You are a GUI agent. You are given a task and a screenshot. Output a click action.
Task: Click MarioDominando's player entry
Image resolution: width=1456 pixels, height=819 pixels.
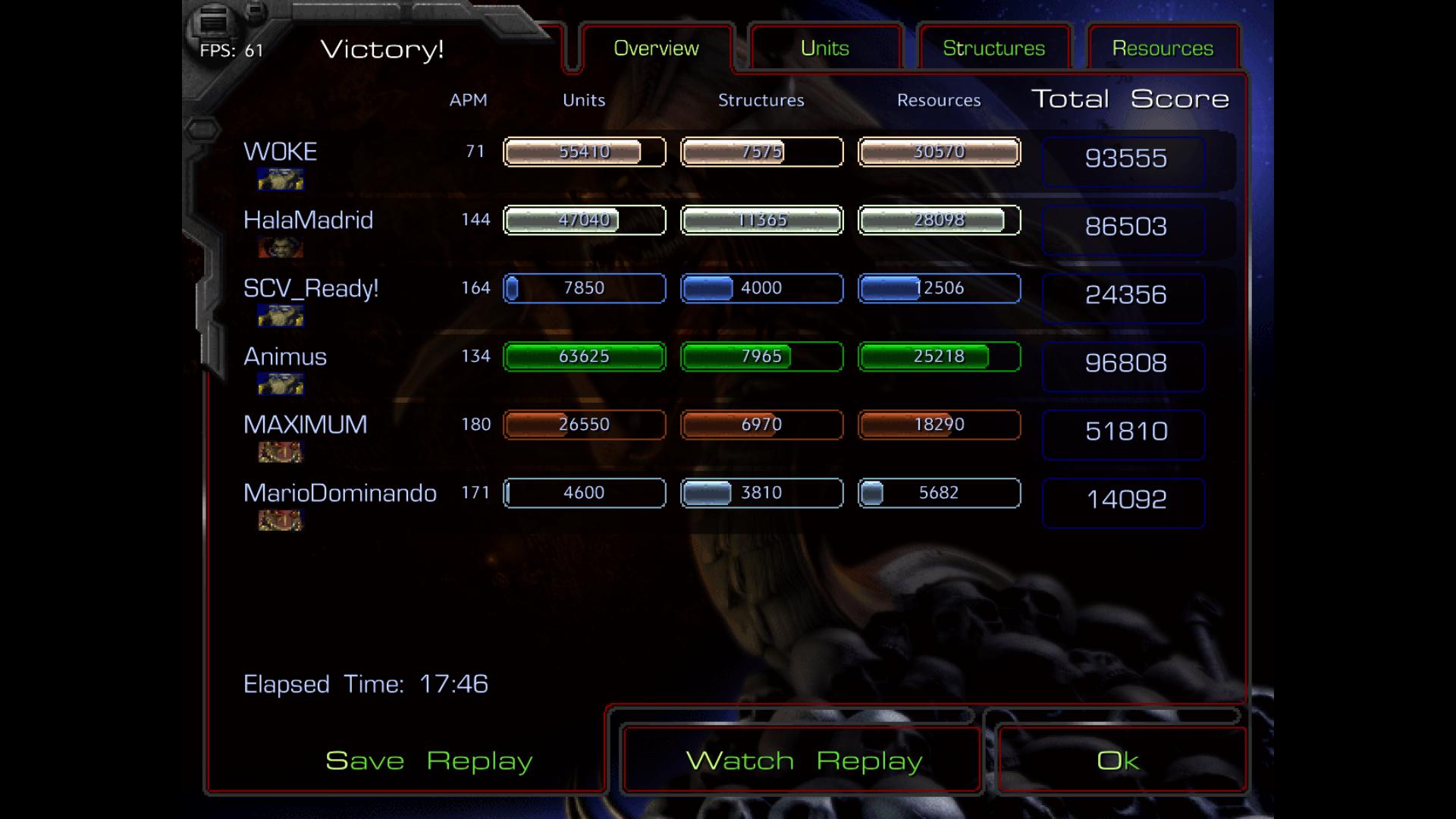pos(340,493)
